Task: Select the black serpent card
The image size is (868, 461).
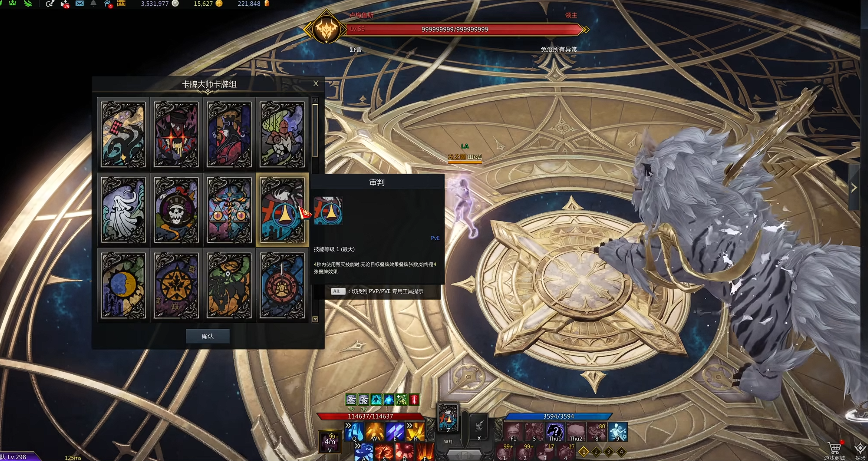Action: click(x=123, y=131)
